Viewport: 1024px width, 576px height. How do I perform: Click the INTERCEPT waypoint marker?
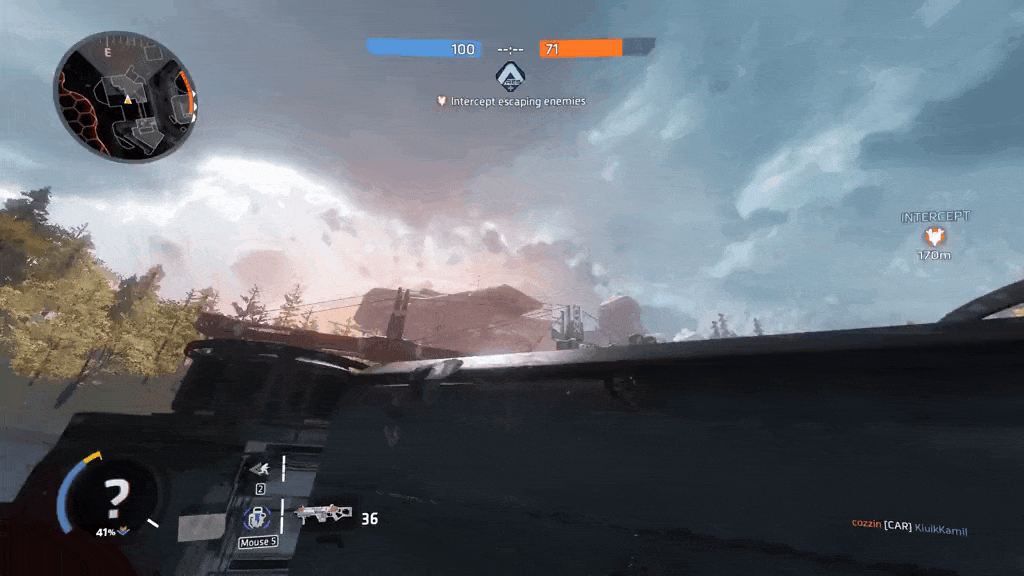[935, 236]
